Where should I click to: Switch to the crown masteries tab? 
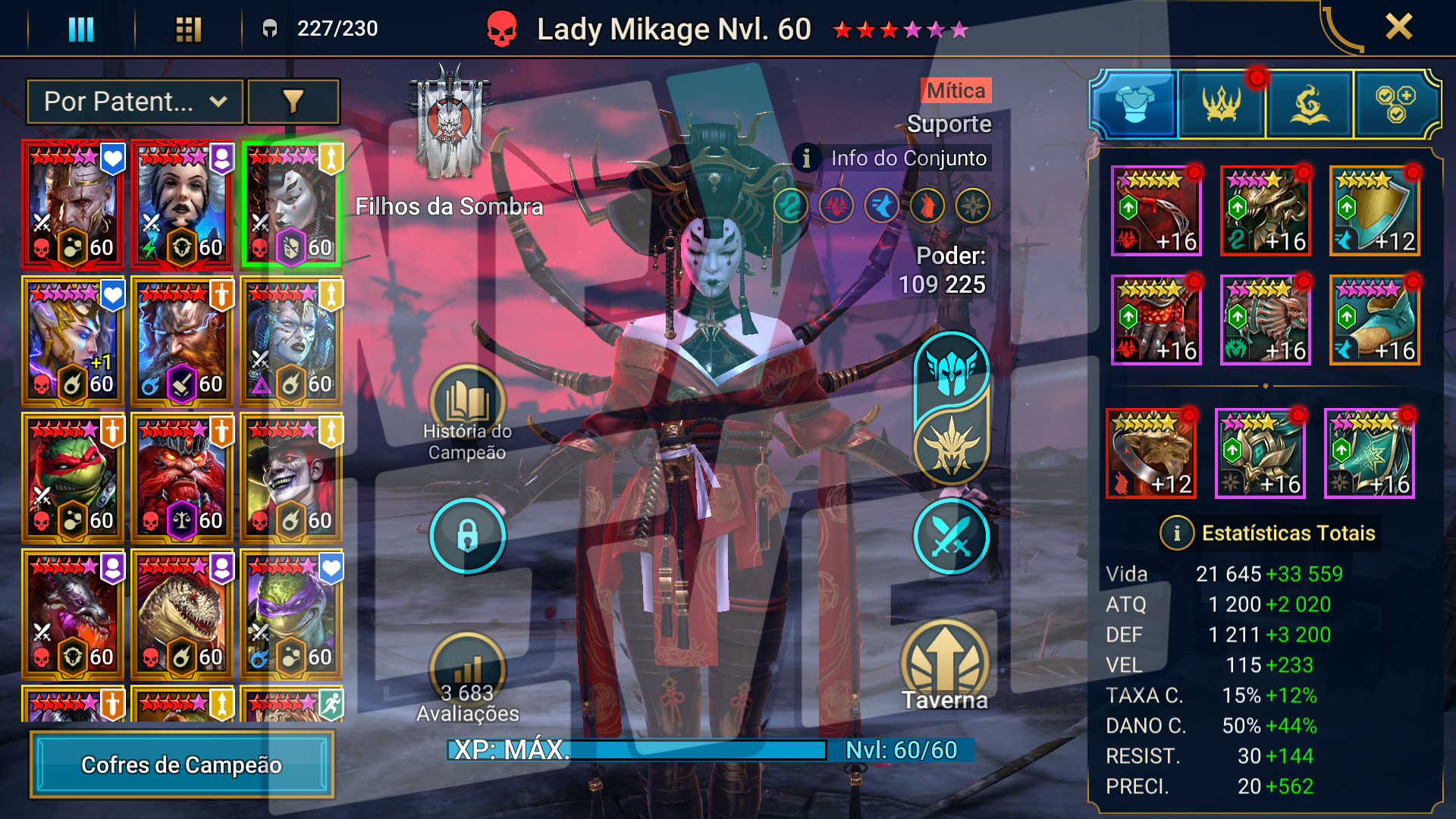click(x=1221, y=105)
